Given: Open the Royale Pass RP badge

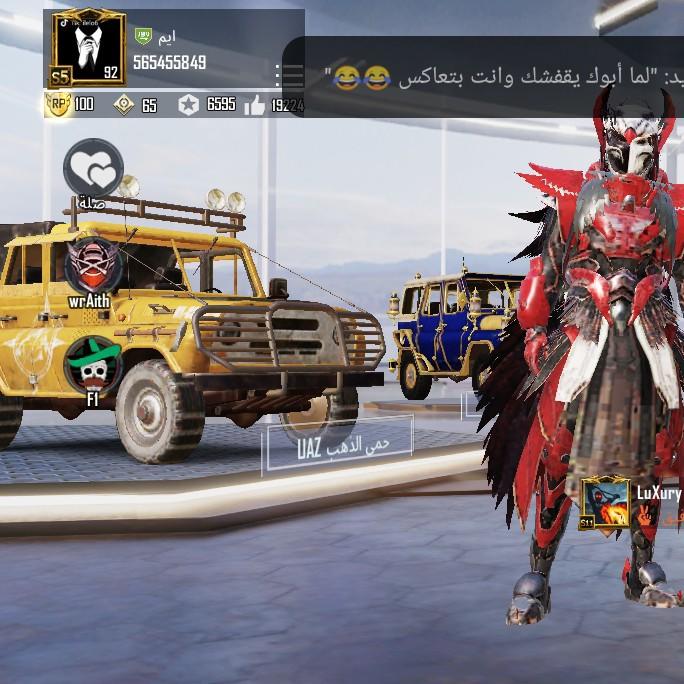Looking at the screenshot, I should coord(58,104).
